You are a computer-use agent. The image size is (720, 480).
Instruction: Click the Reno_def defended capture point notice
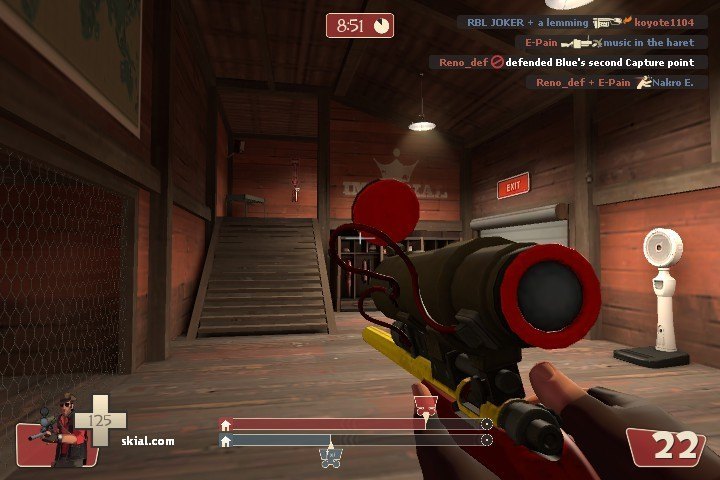[566, 62]
